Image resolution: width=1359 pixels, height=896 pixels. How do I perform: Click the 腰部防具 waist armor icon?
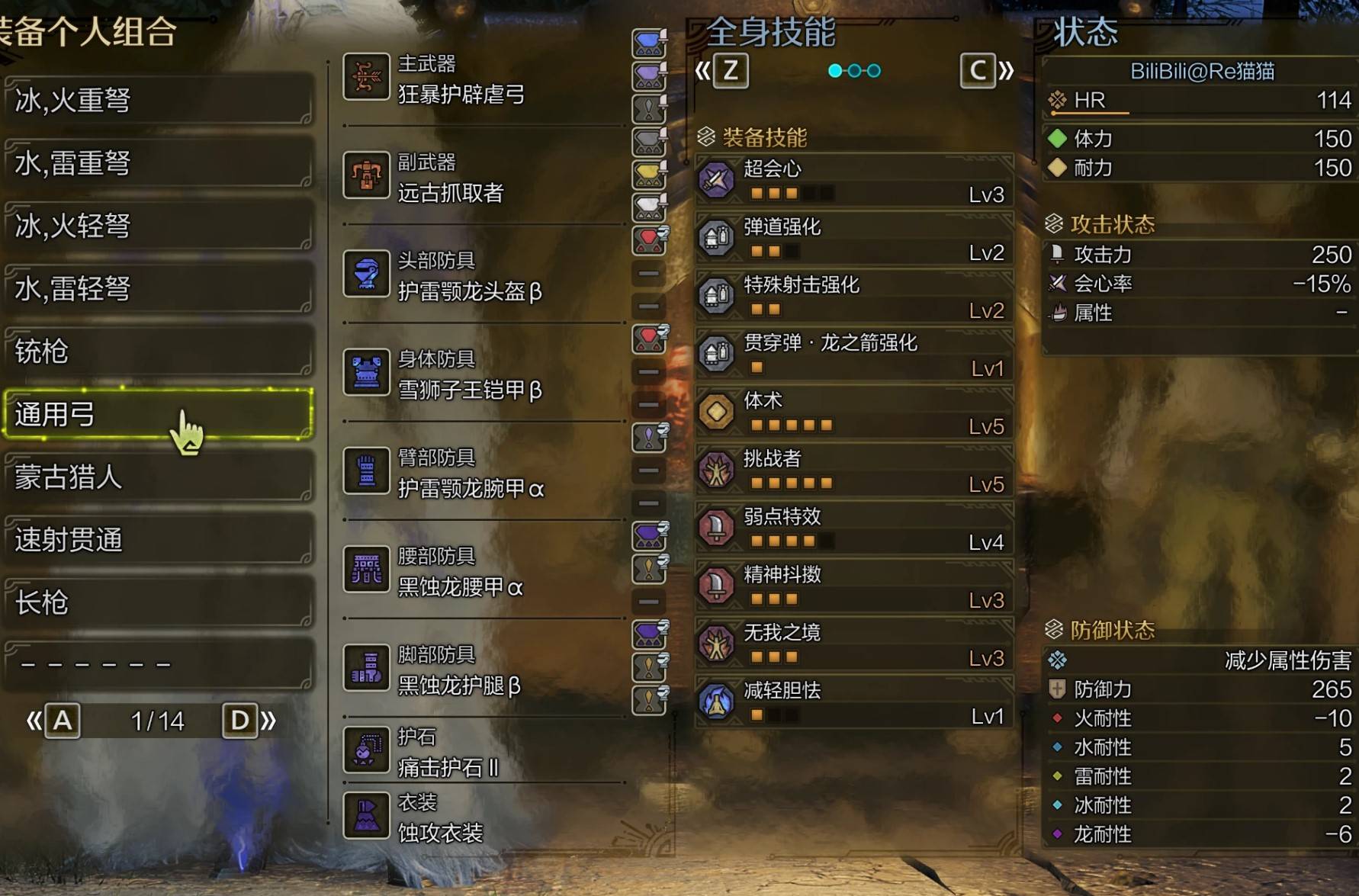[367, 569]
